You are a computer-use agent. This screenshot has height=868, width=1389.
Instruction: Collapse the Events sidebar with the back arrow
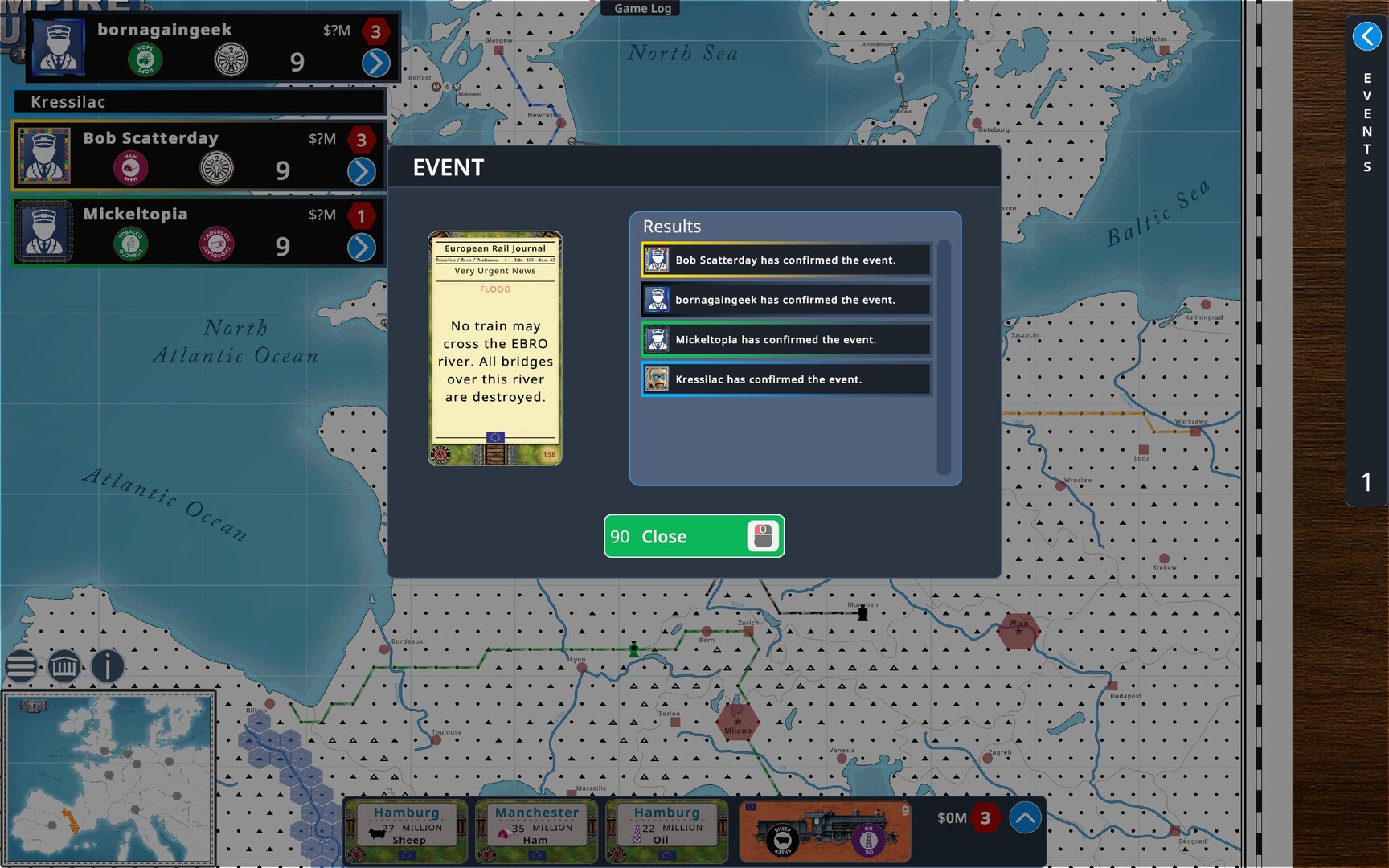click(1366, 35)
